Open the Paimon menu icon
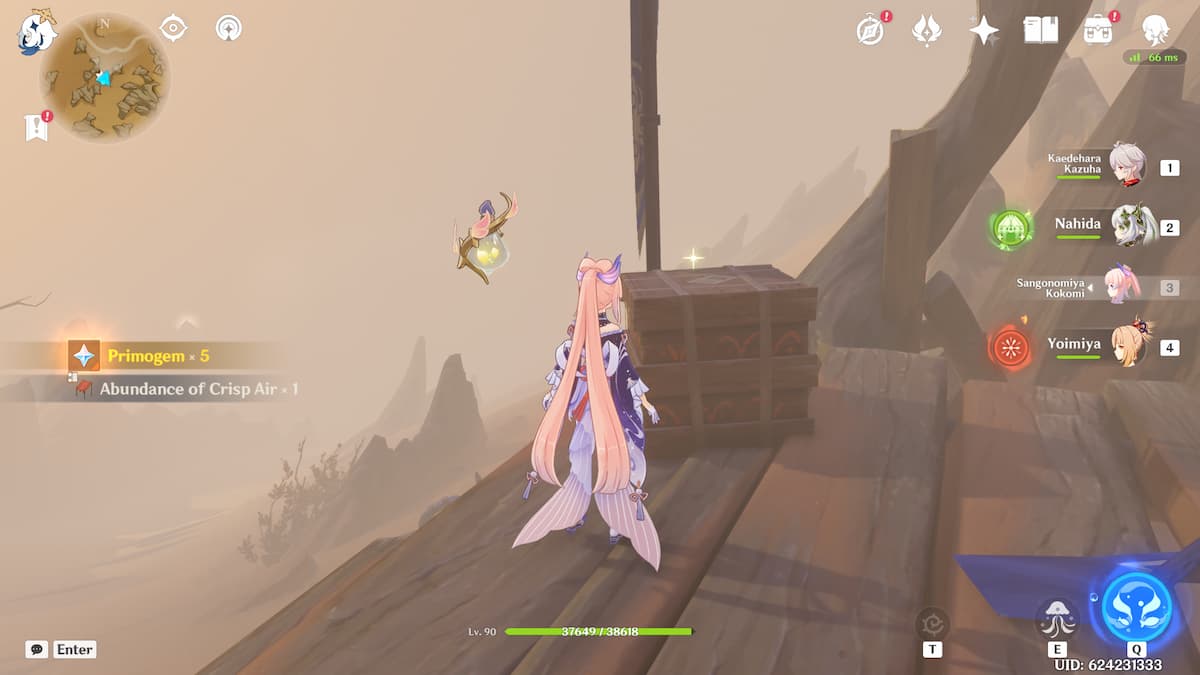 (x=36, y=33)
